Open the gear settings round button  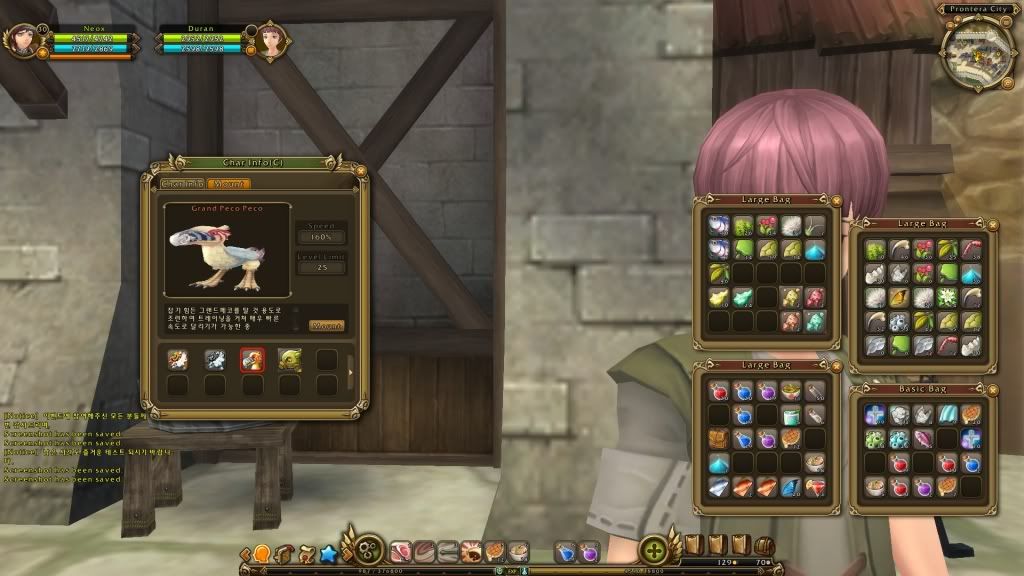[x=368, y=550]
